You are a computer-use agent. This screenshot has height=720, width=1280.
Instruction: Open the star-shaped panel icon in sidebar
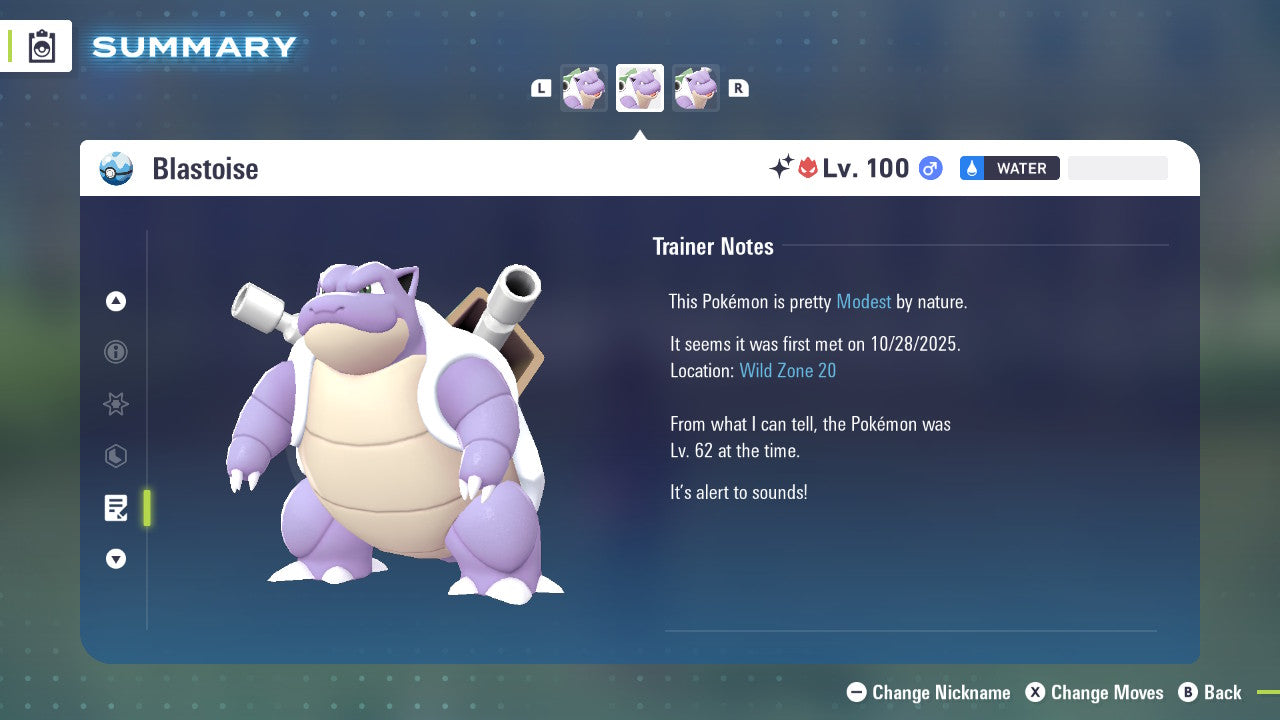pyautogui.click(x=116, y=404)
